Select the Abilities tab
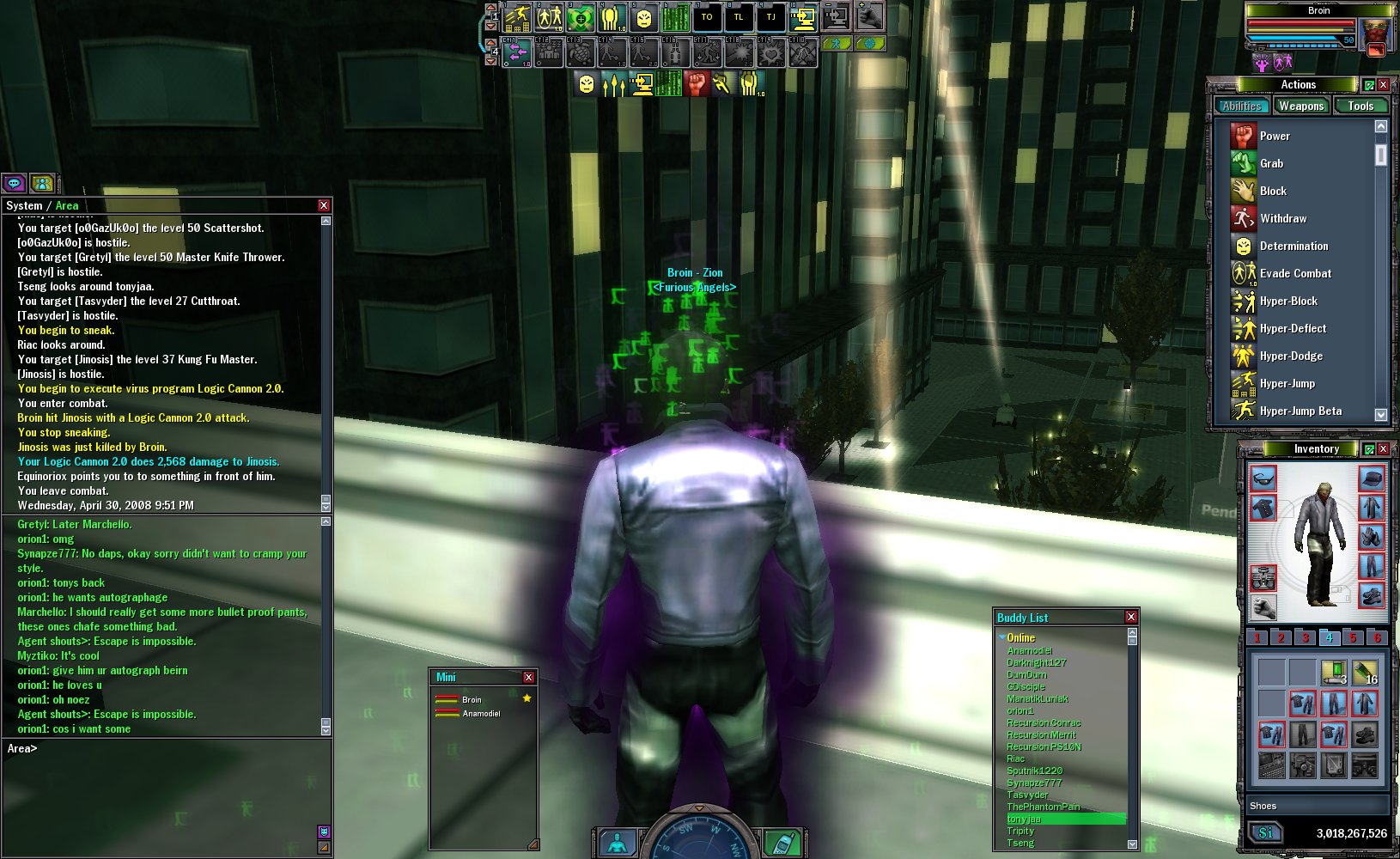1400x859 pixels. pyautogui.click(x=1242, y=107)
